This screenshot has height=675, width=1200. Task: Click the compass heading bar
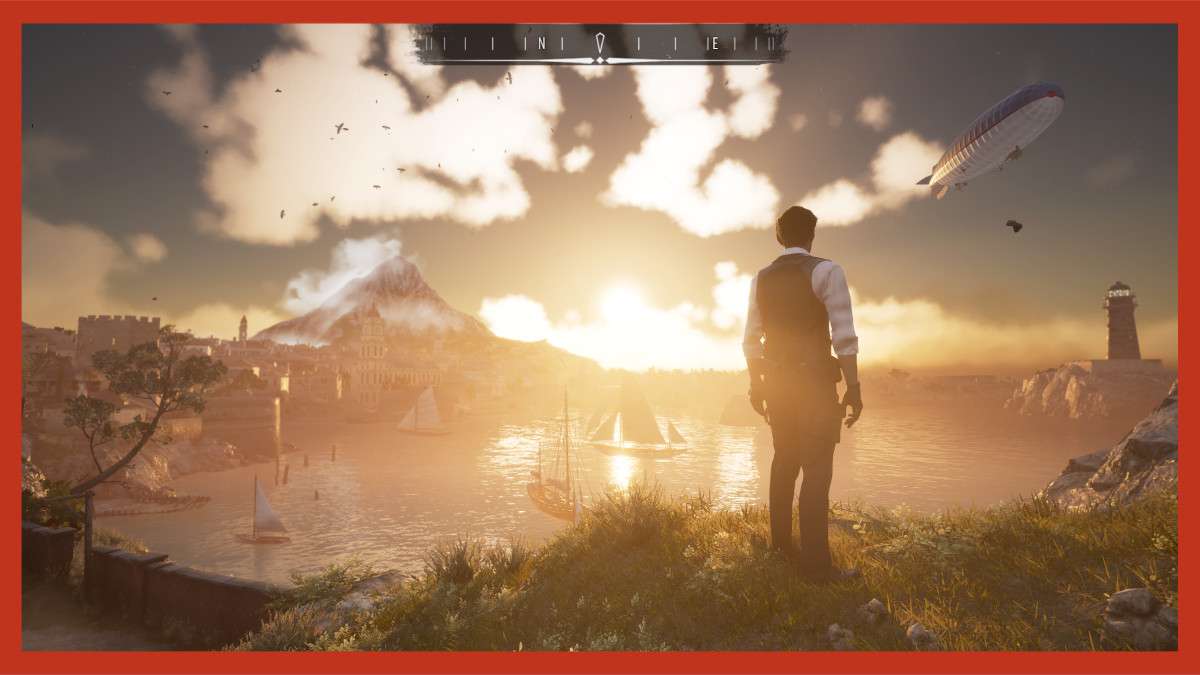(600, 44)
